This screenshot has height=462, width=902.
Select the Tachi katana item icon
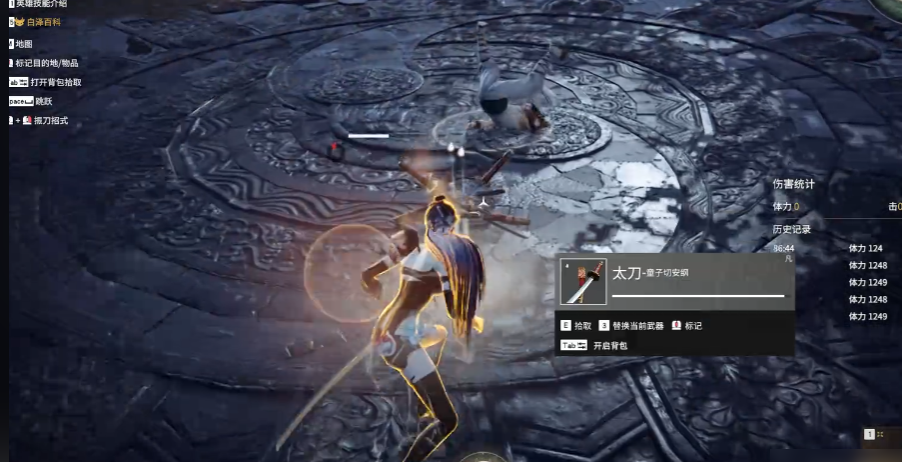582,282
